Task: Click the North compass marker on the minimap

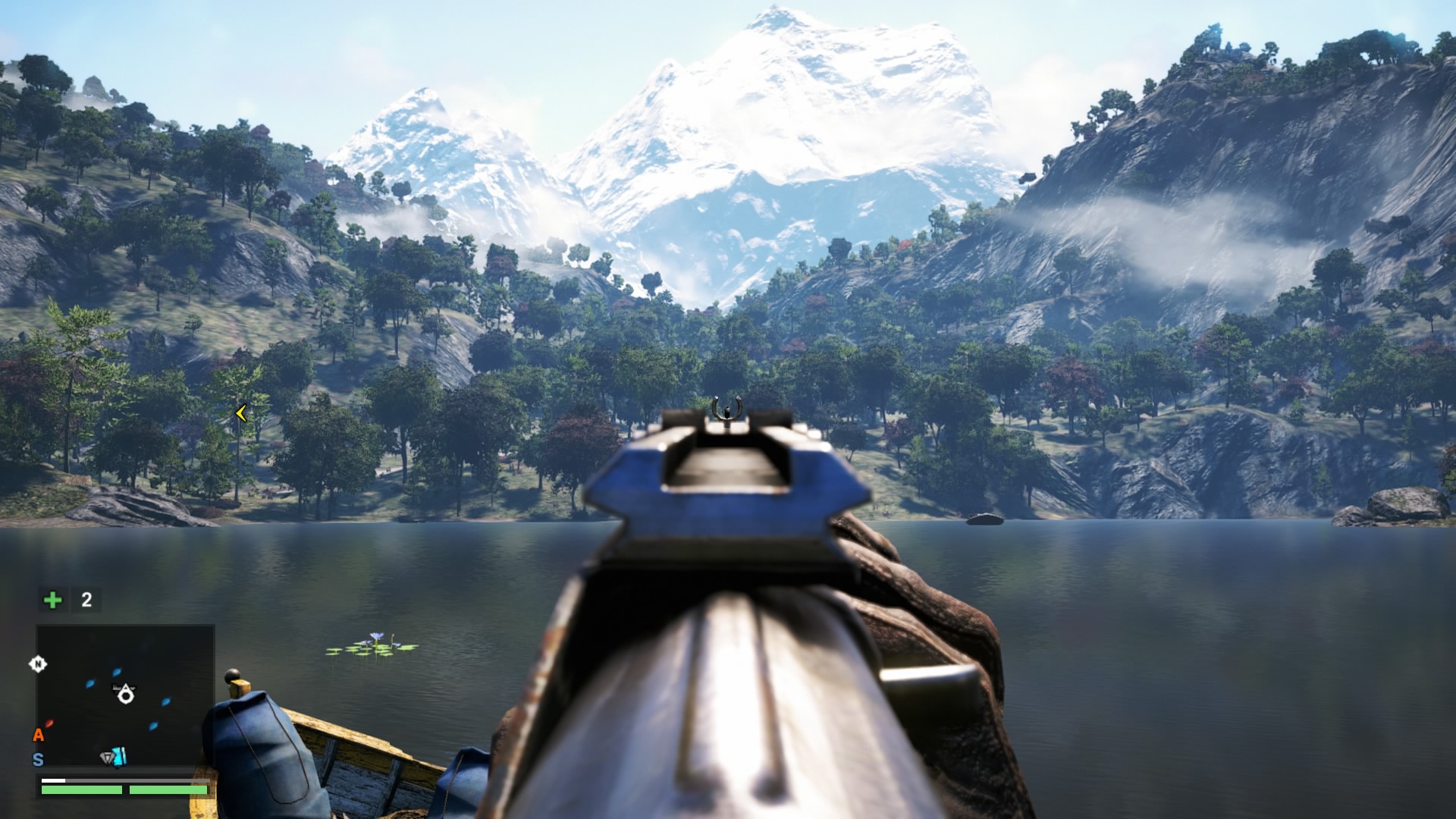Action: point(38,664)
